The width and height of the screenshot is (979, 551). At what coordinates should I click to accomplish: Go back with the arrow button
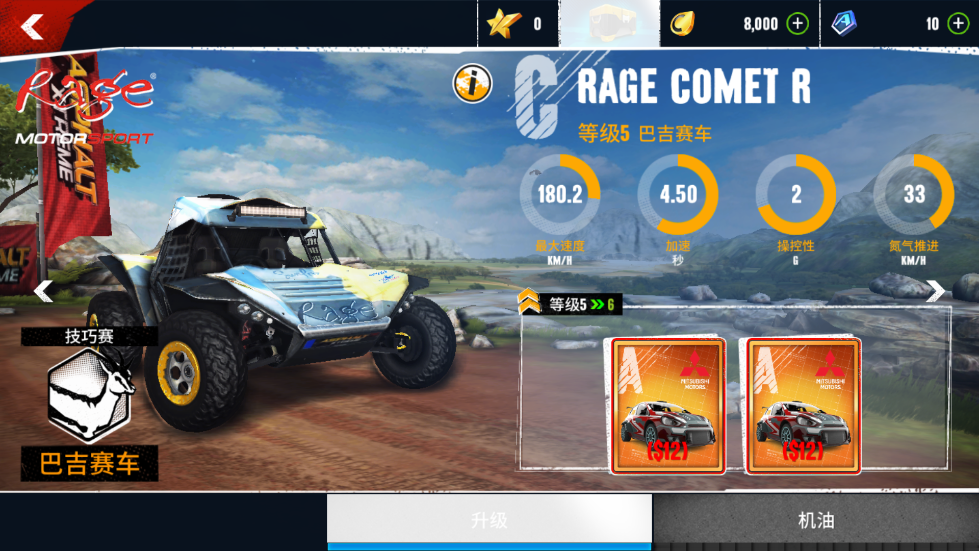[33, 26]
